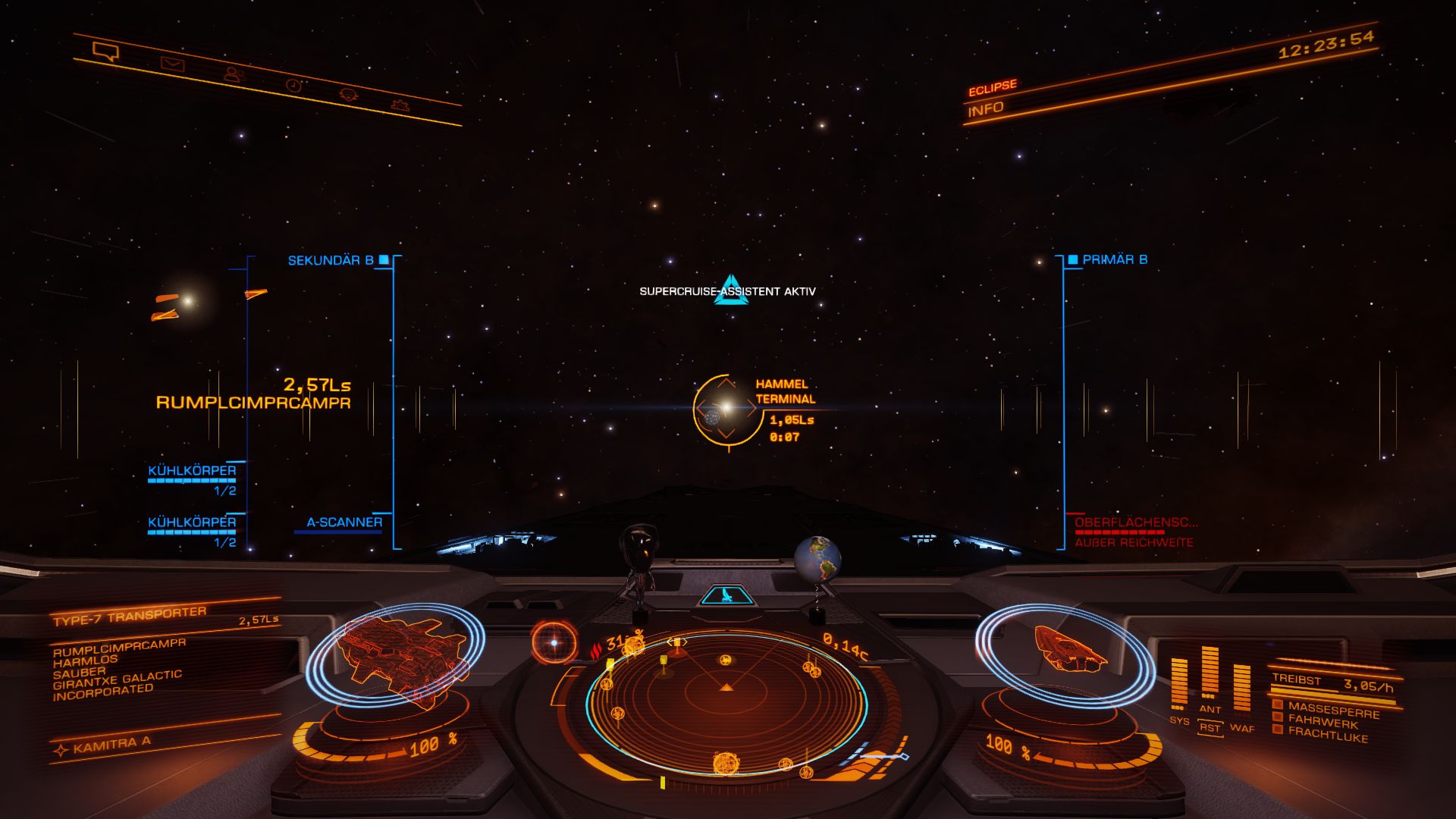Open the chat speech bubble tab

tap(105, 52)
